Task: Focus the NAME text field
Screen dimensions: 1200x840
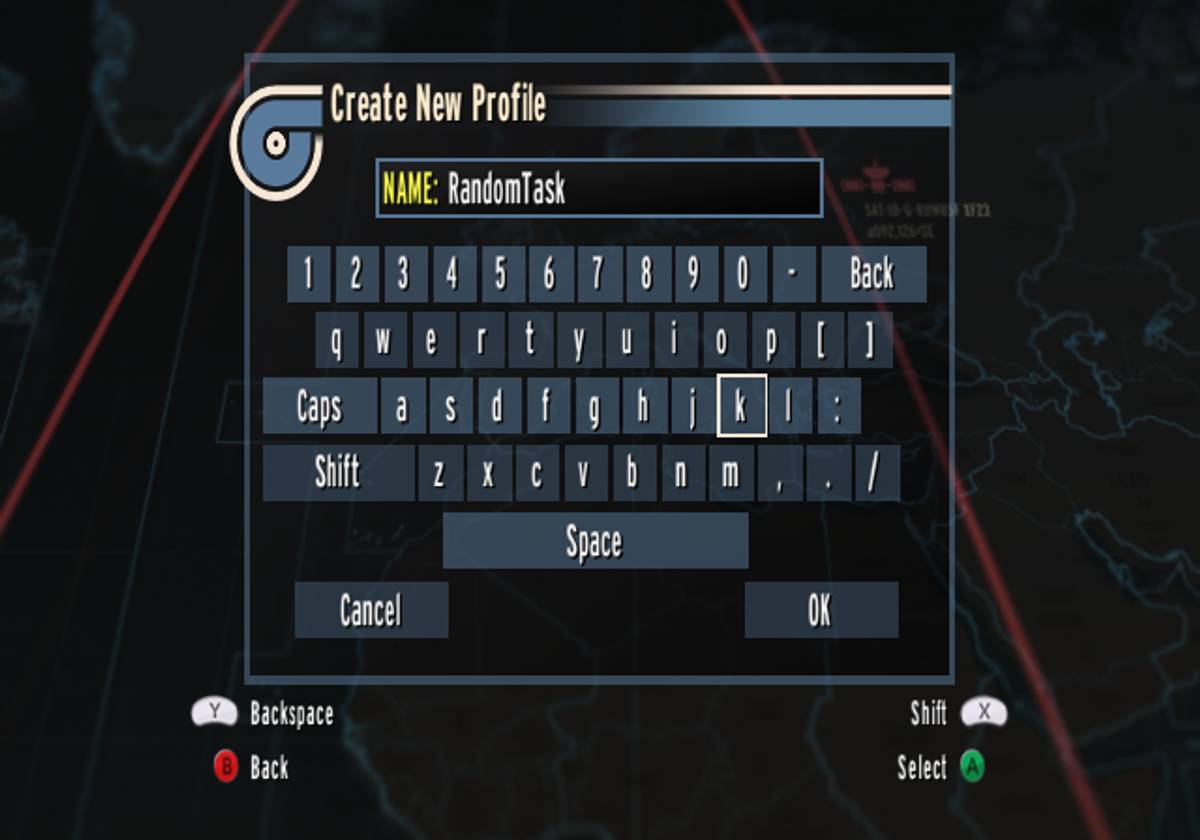Action: [x=600, y=188]
